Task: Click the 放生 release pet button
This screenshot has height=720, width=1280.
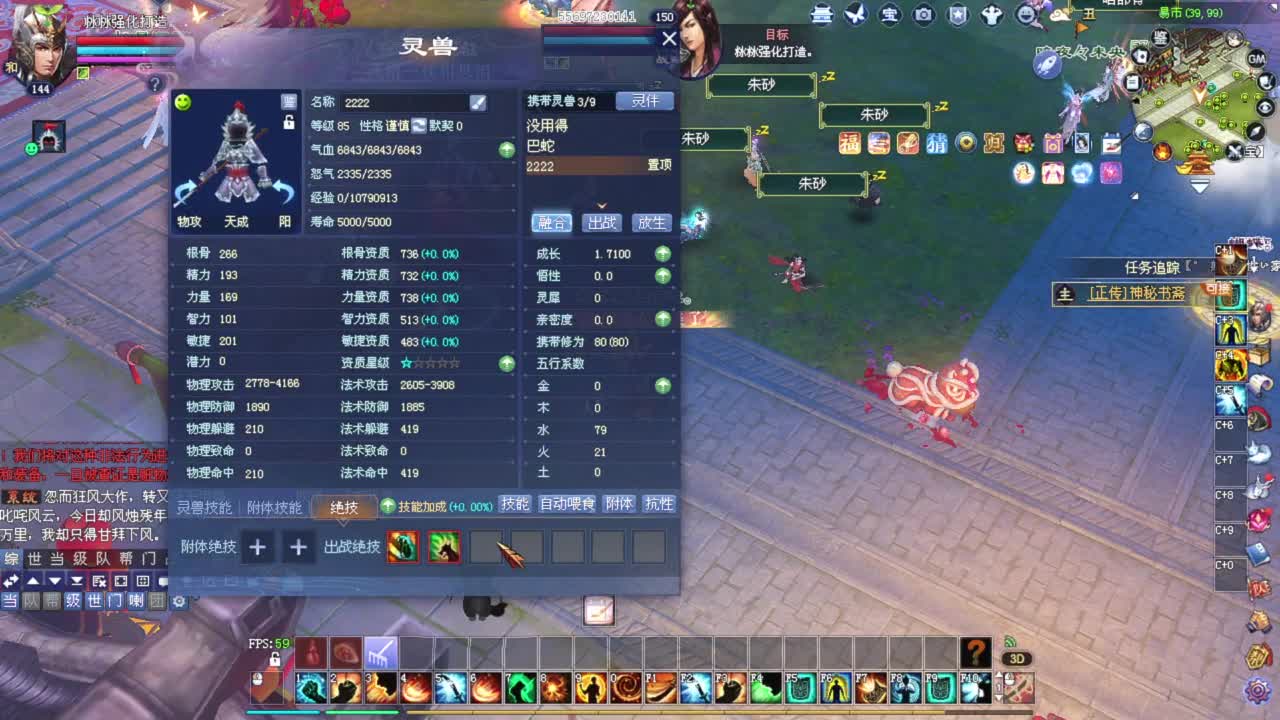Action: click(x=650, y=222)
